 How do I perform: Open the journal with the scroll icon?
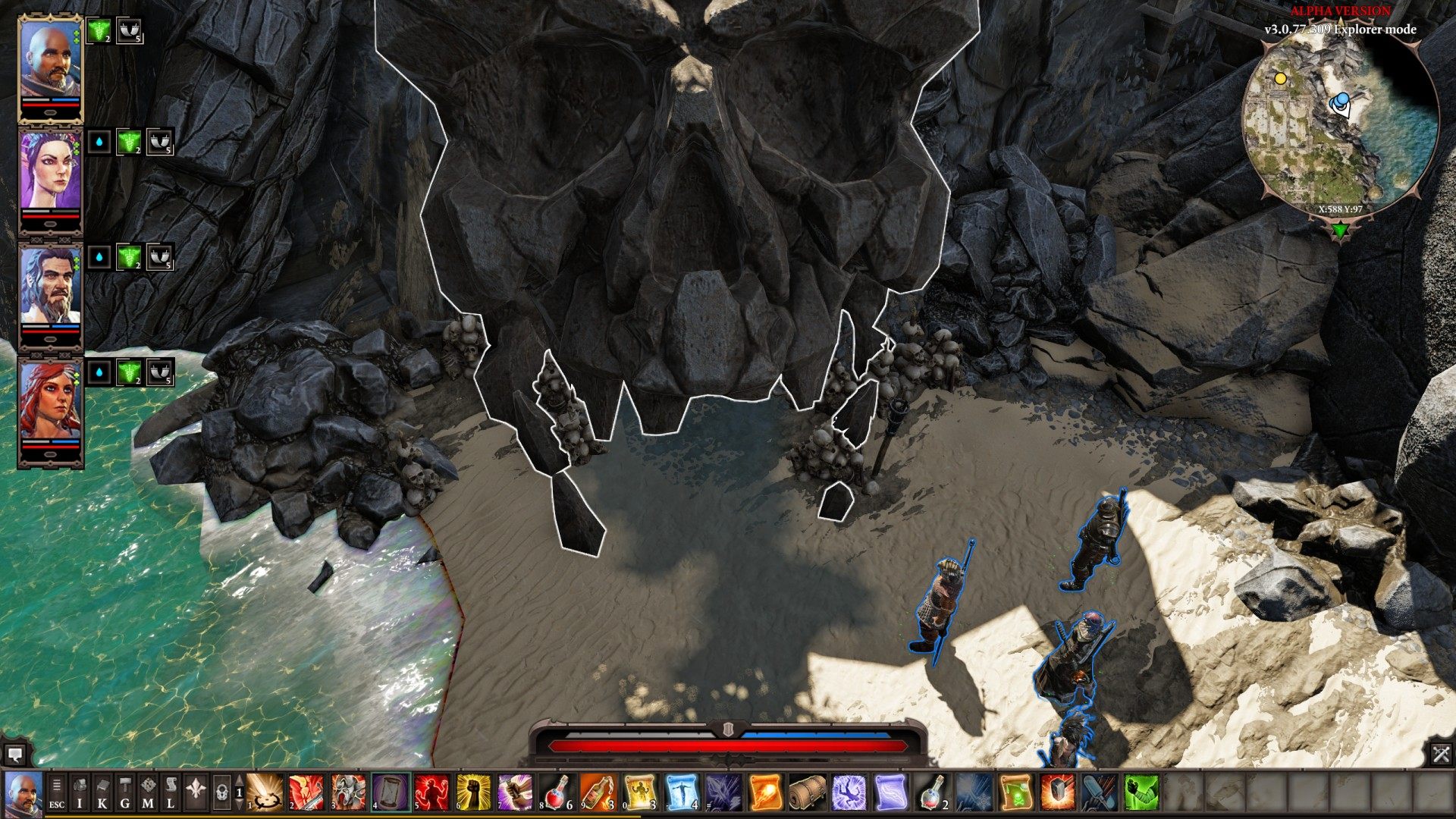click(x=173, y=794)
